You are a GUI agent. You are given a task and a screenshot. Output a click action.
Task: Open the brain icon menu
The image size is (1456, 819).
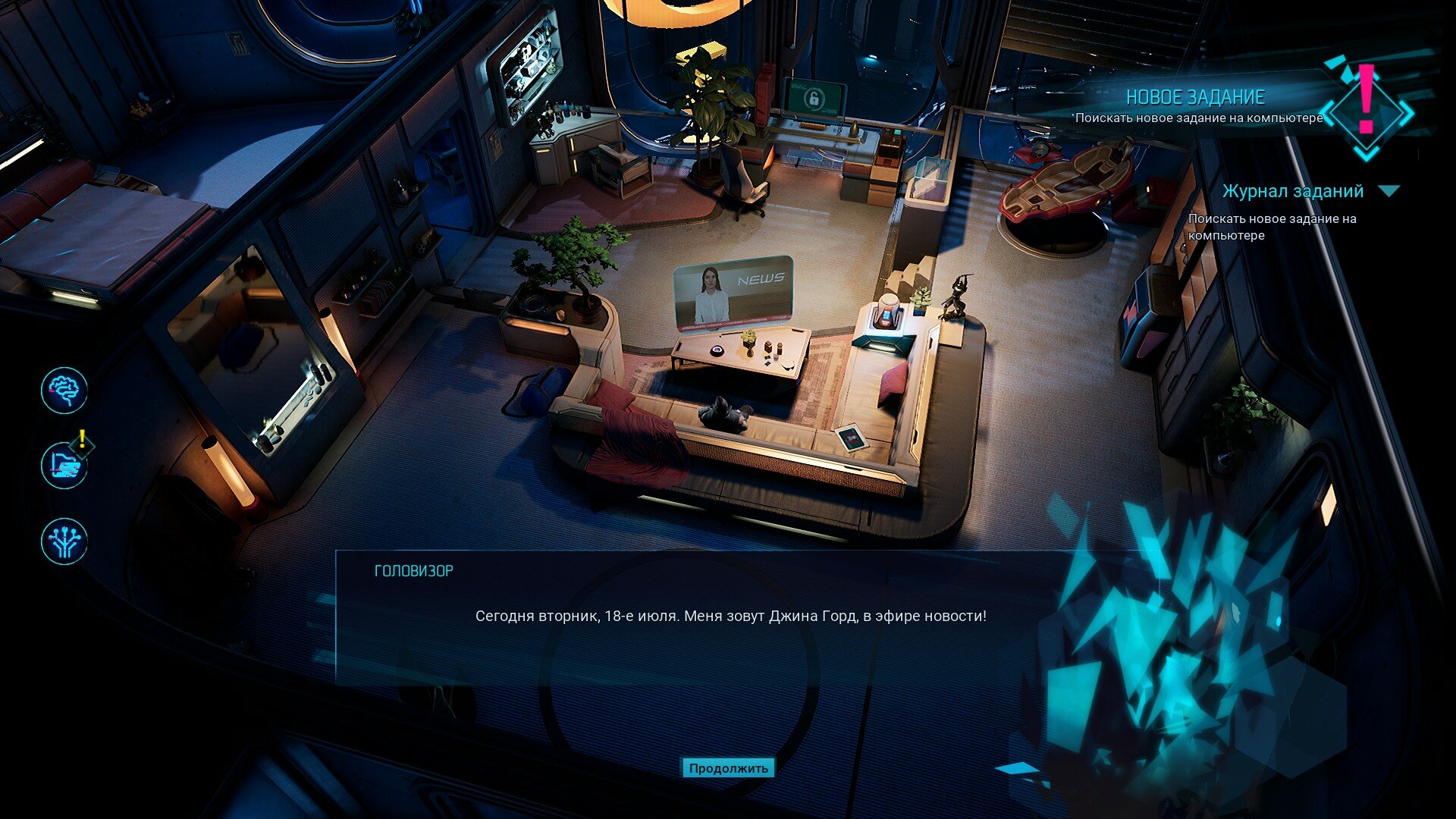(x=64, y=391)
